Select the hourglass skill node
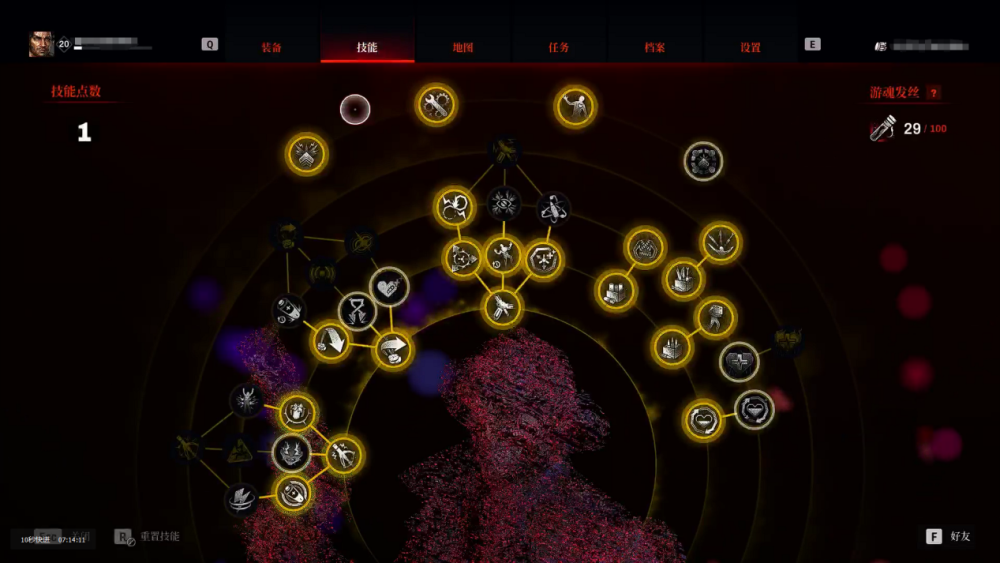 click(x=357, y=310)
